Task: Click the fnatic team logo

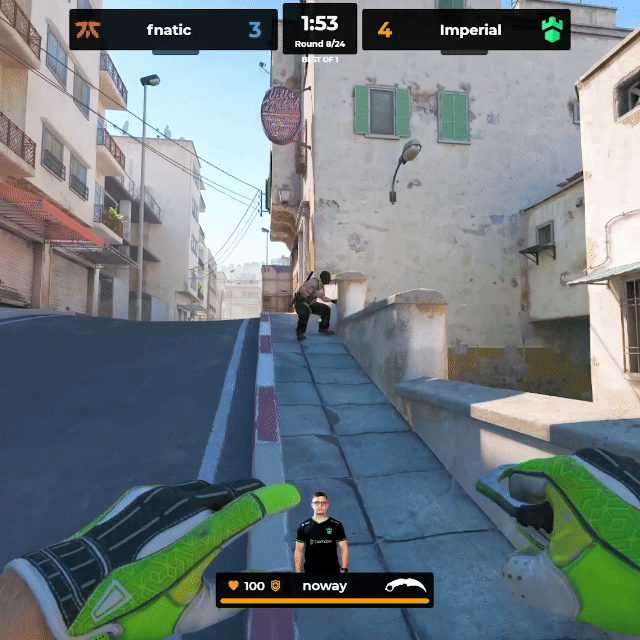Action: (89, 30)
